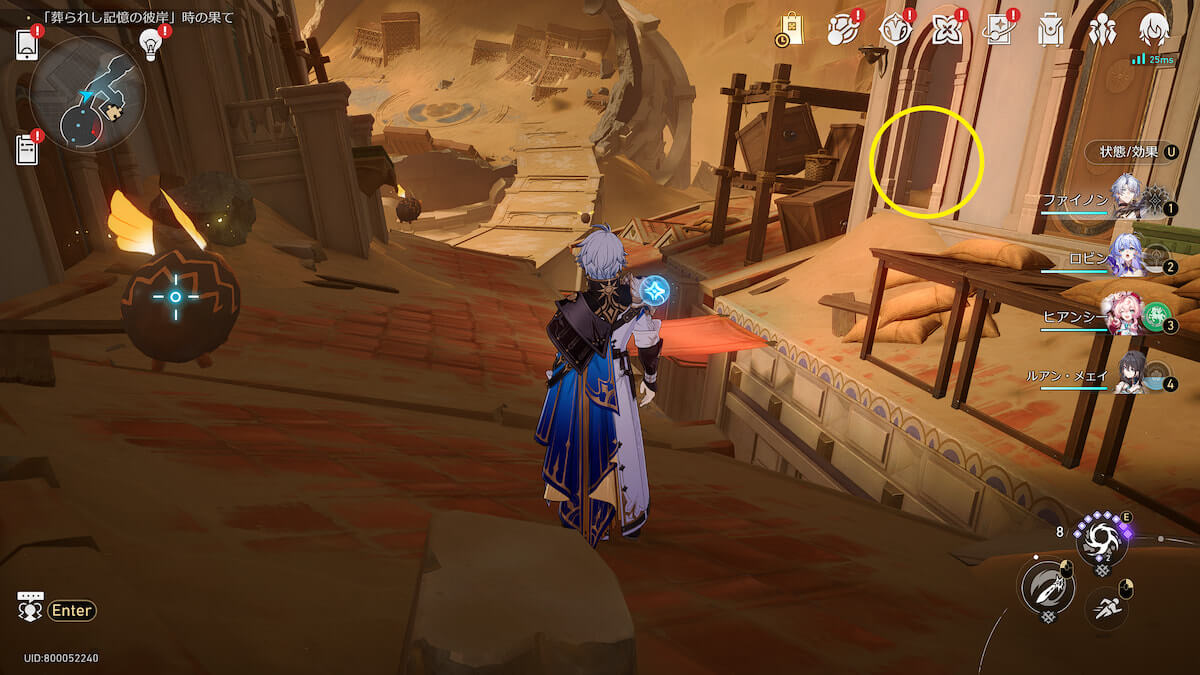Open the lightbulb tips icon

click(151, 44)
